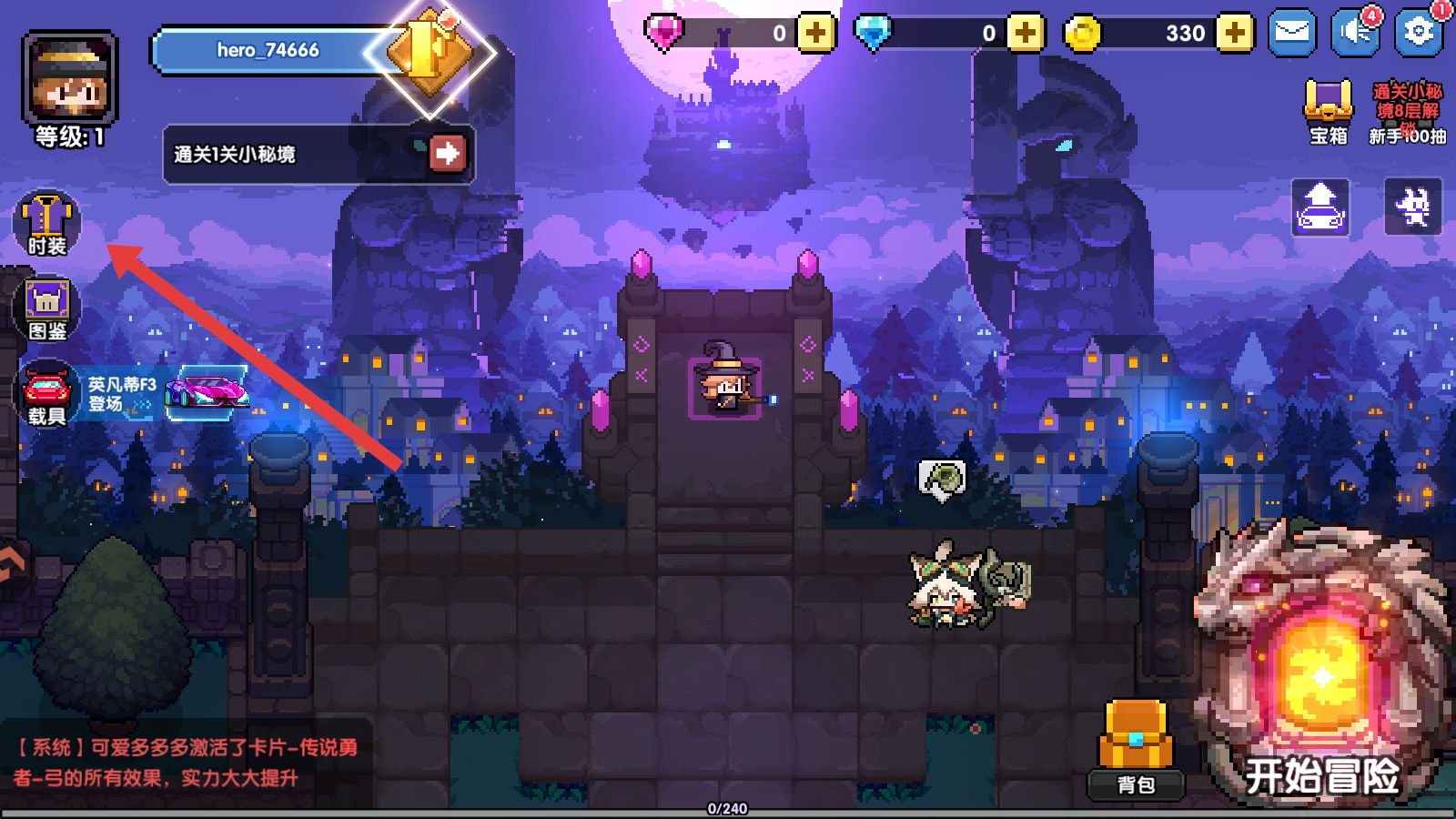1456x819 pixels.
Task: Open the player avatar profile
Action: [x=70, y=77]
